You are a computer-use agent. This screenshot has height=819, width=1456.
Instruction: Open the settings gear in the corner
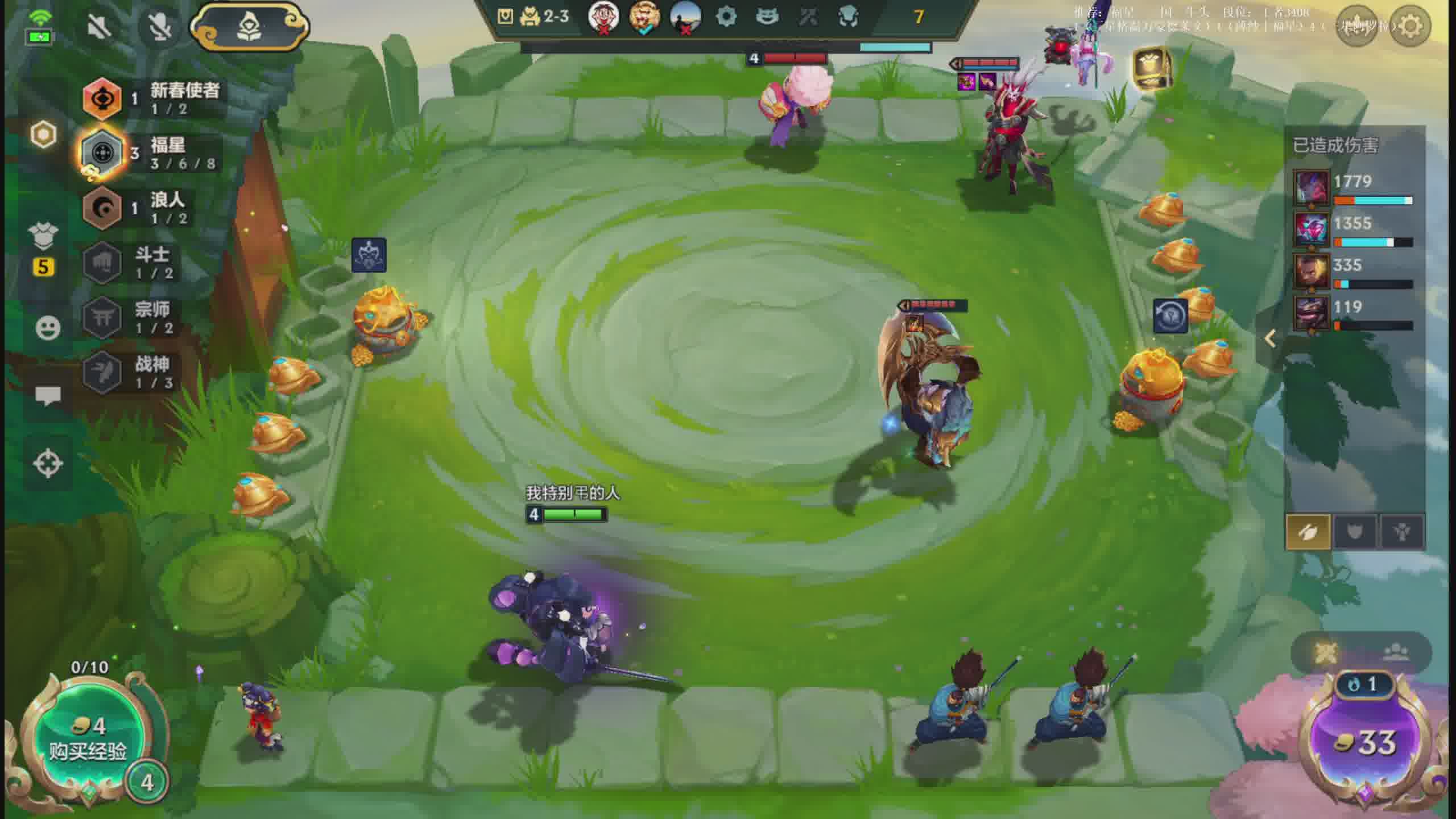click(x=1409, y=26)
